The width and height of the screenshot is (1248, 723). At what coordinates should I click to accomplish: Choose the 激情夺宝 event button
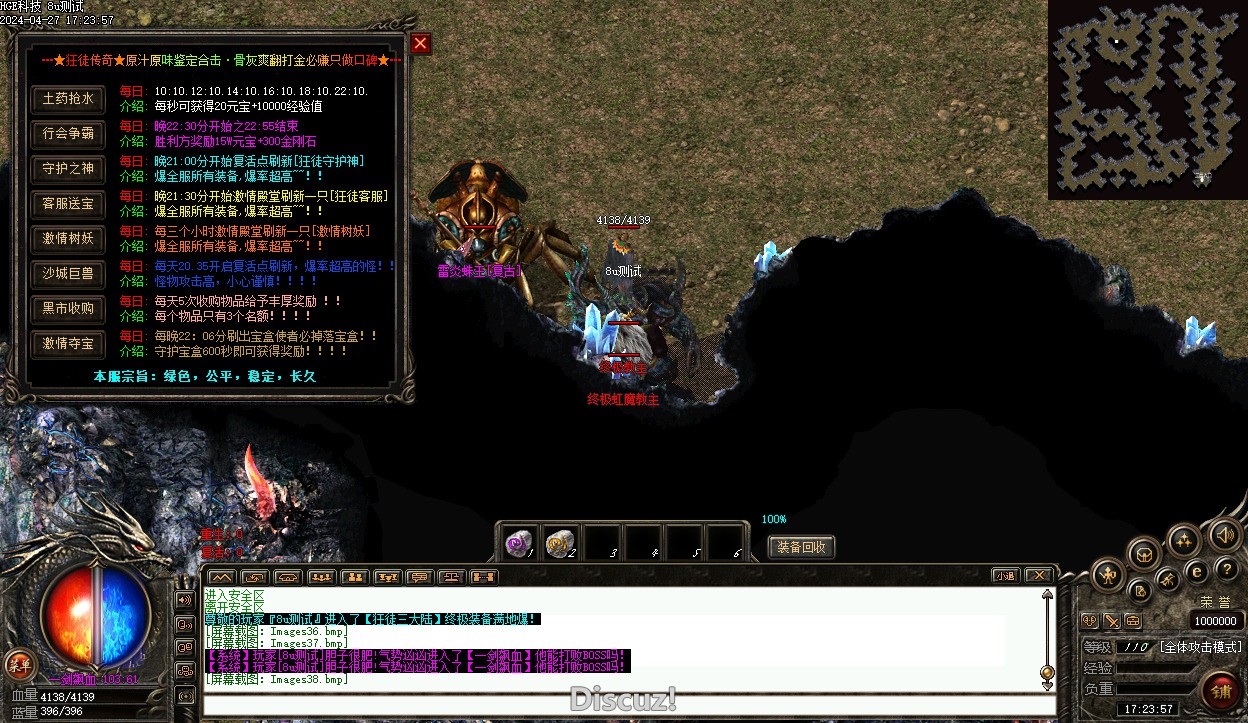pos(68,344)
